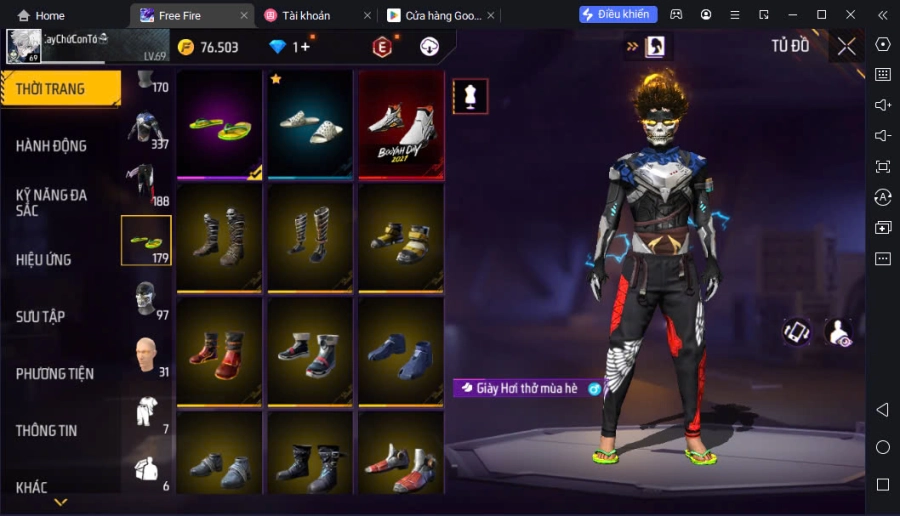Choose the white sandals item
Screen dimensions: 900x516
pyautogui.click(x=310, y=125)
